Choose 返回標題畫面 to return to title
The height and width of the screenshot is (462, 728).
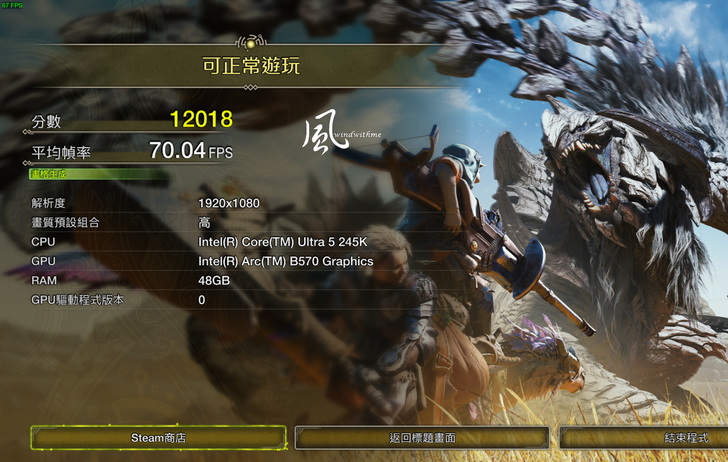(x=422, y=438)
